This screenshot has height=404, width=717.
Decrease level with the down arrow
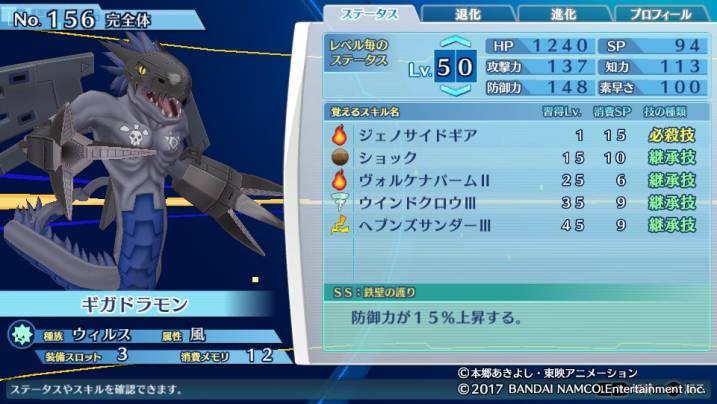click(455, 89)
